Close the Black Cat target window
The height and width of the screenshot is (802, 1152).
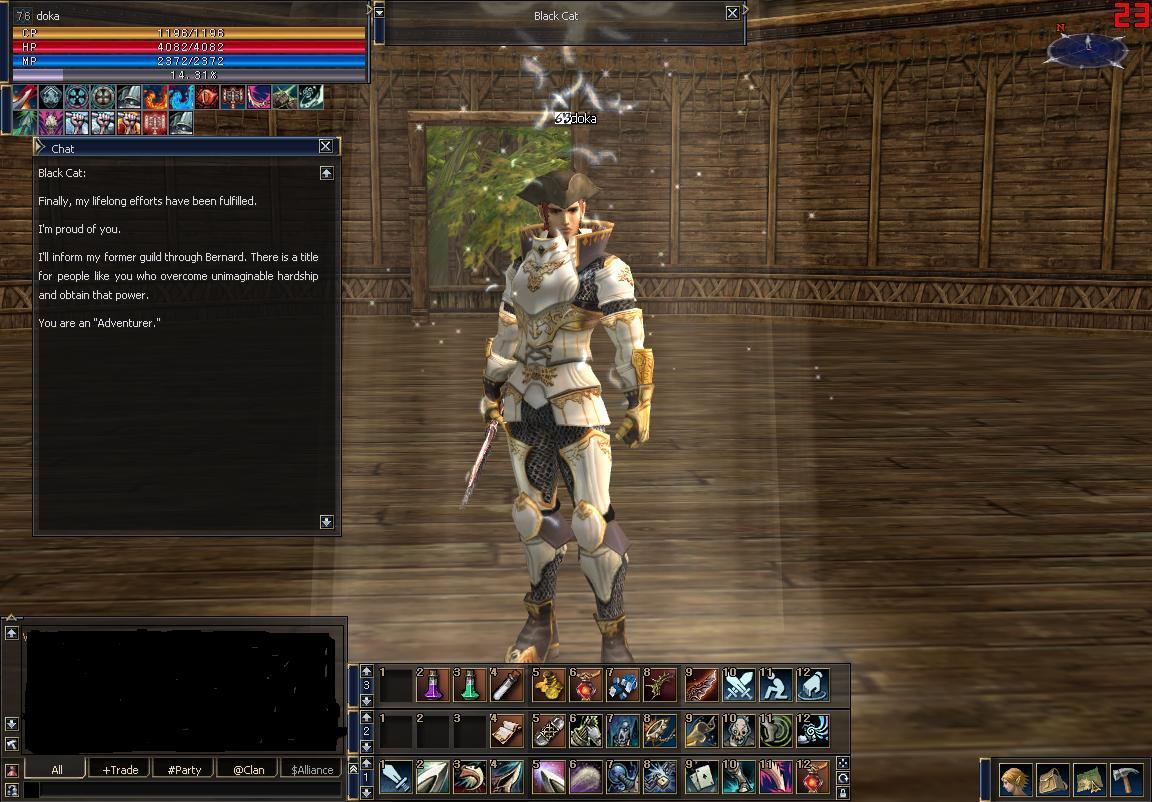[x=732, y=14]
